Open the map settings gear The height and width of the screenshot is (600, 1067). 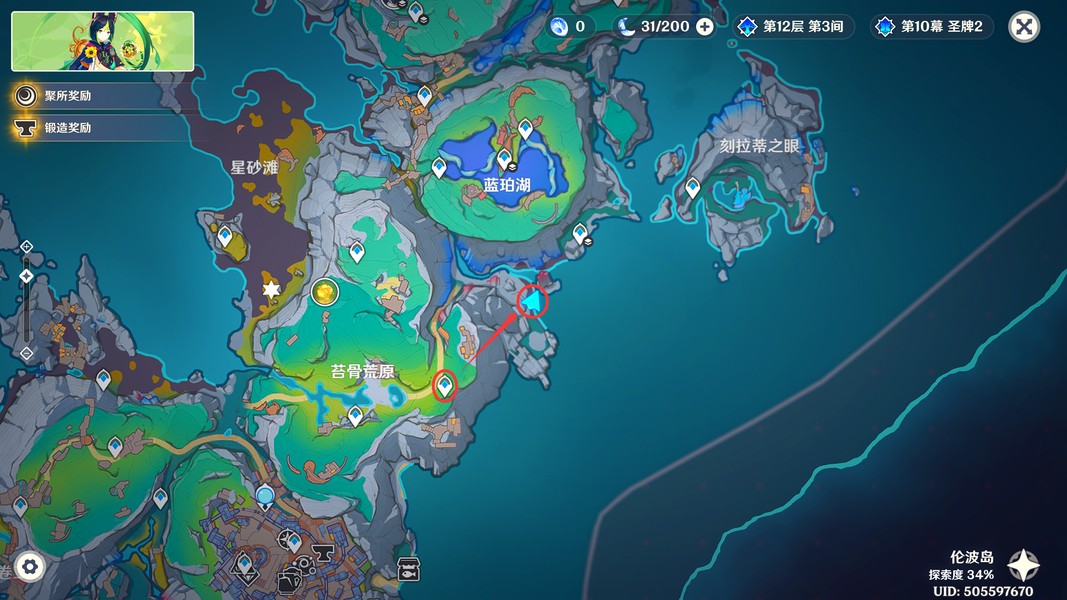[x=30, y=567]
